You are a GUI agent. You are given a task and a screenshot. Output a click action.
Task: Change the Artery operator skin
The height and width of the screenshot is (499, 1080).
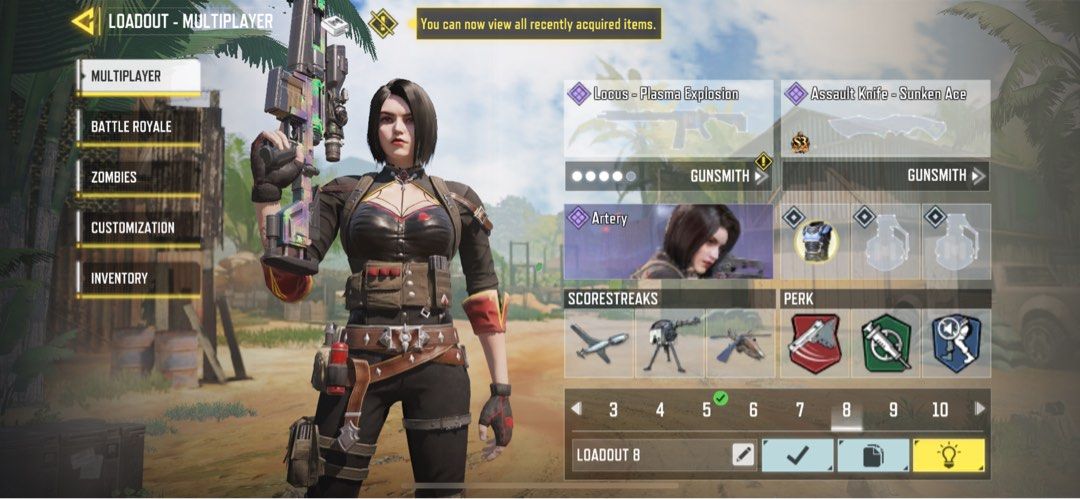pos(668,242)
